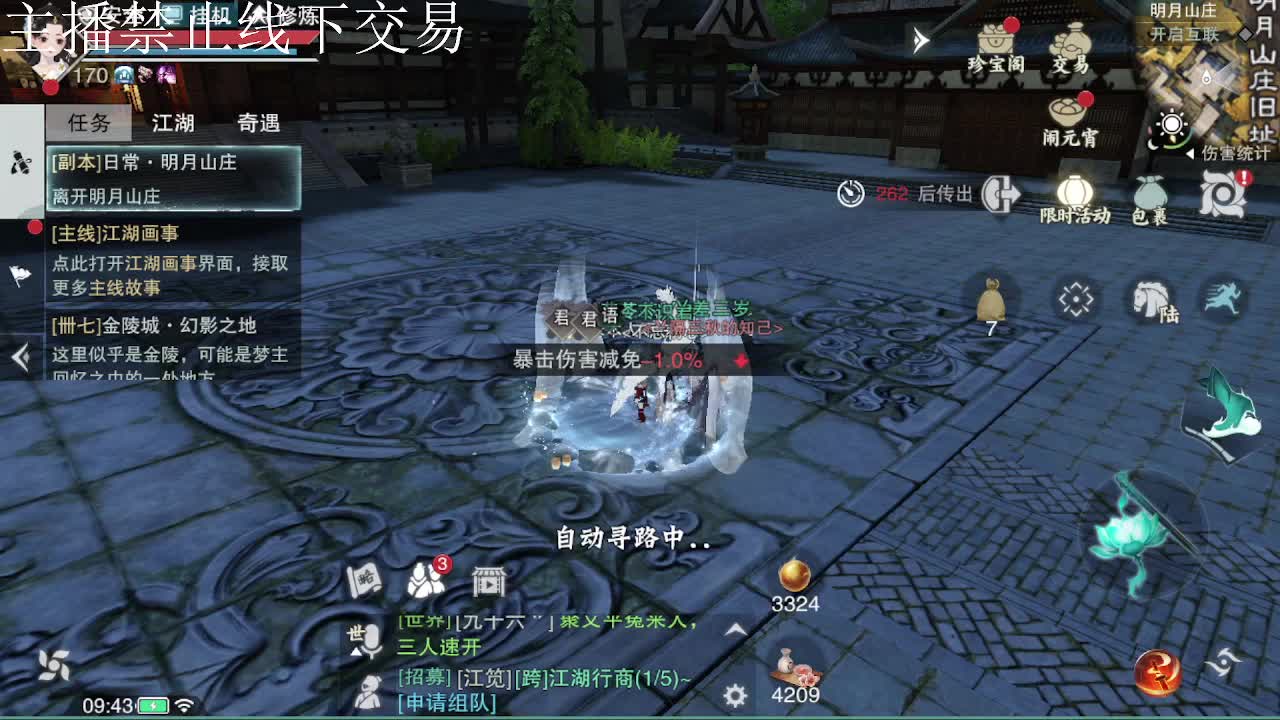Switch to the 奇遇 tab
This screenshot has width=1280, height=720.
coord(258,122)
